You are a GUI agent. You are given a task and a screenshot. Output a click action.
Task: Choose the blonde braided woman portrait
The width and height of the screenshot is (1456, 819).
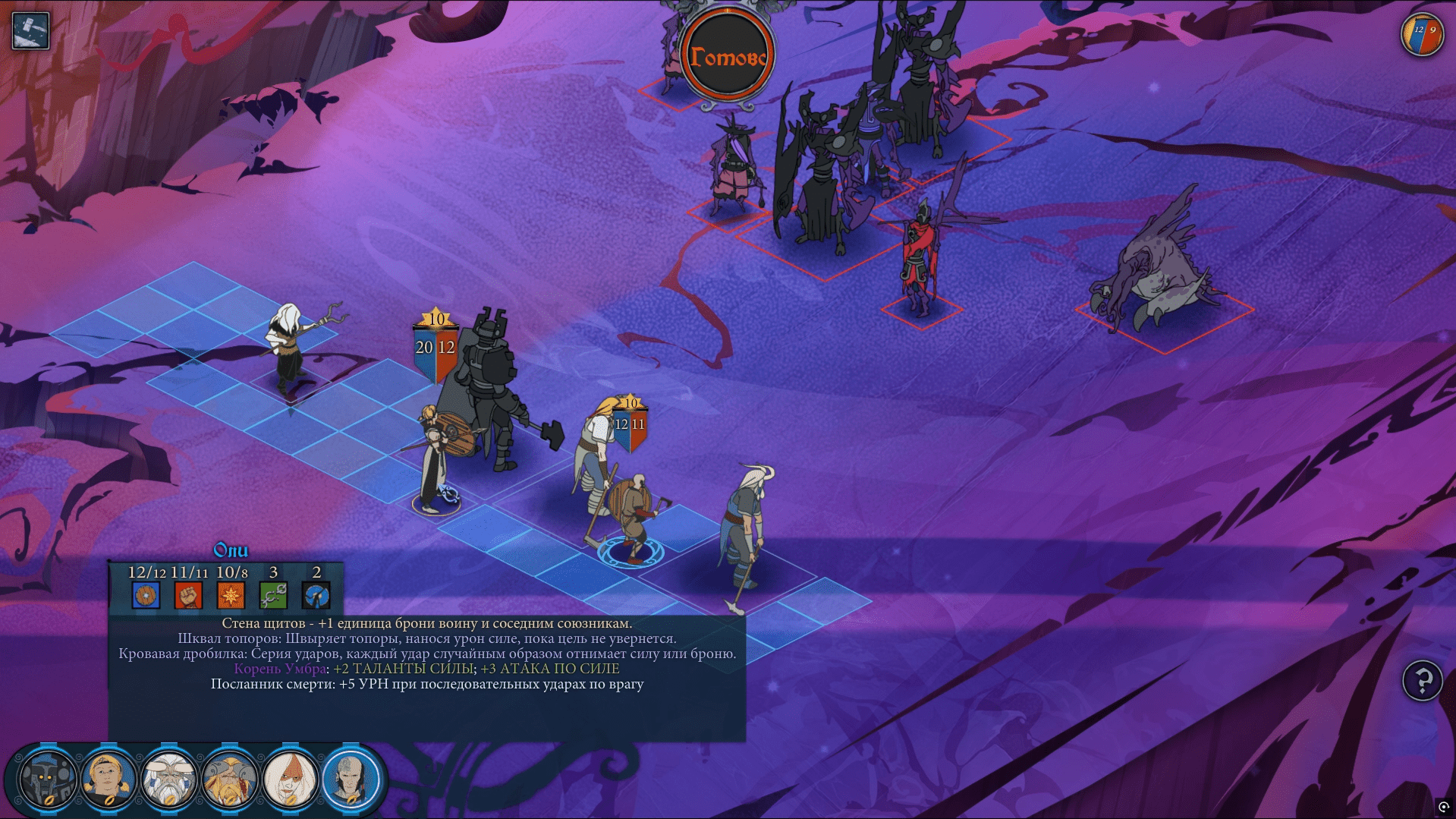[108, 780]
